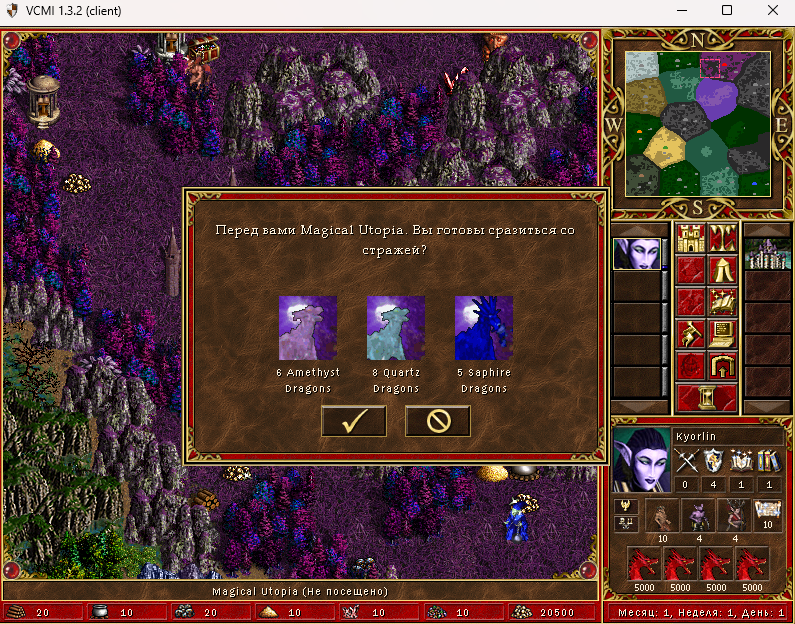Open system options with the computer button
This screenshot has width=795, height=624.
[723, 331]
